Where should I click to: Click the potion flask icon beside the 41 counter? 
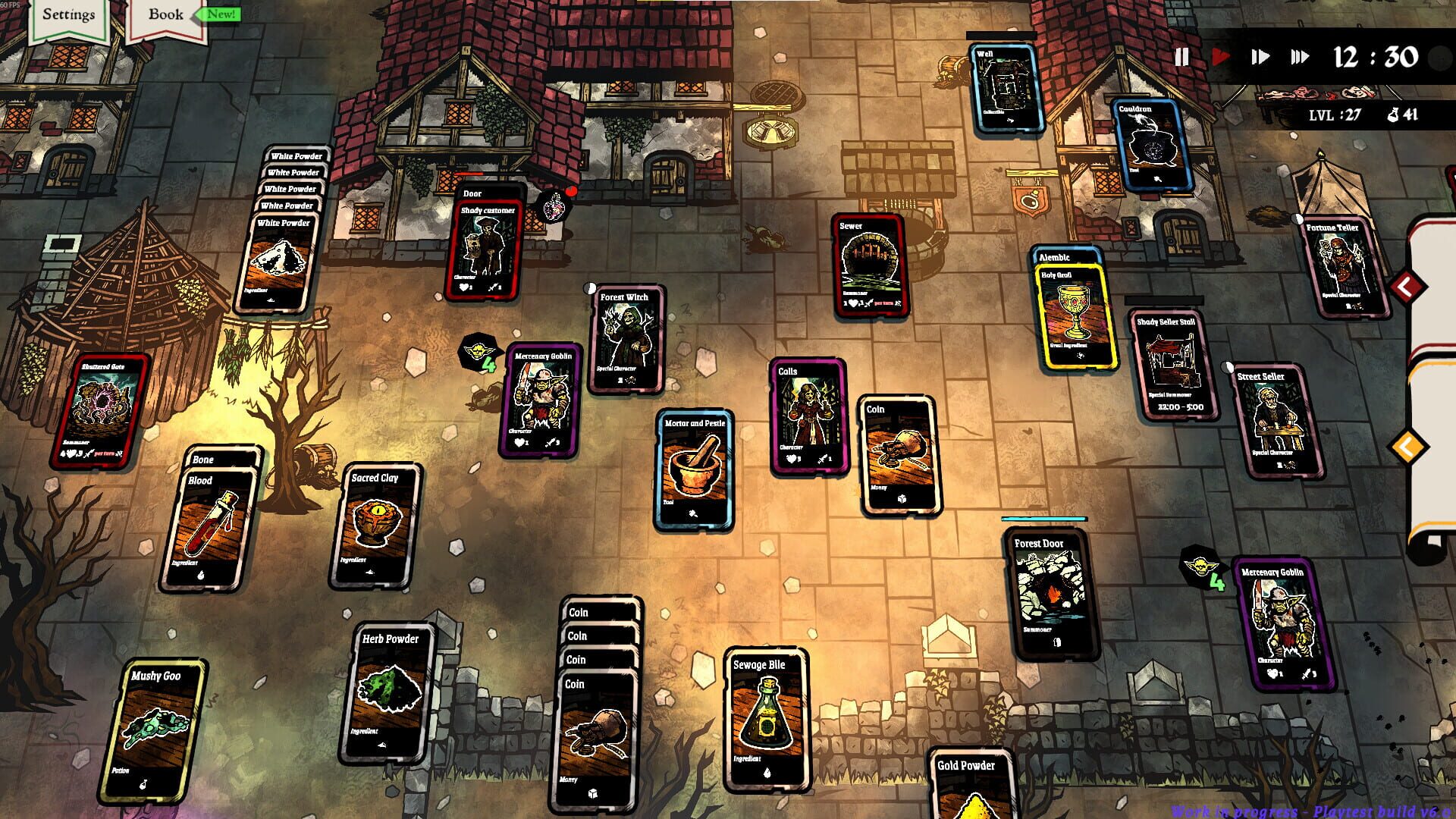[1394, 115]
